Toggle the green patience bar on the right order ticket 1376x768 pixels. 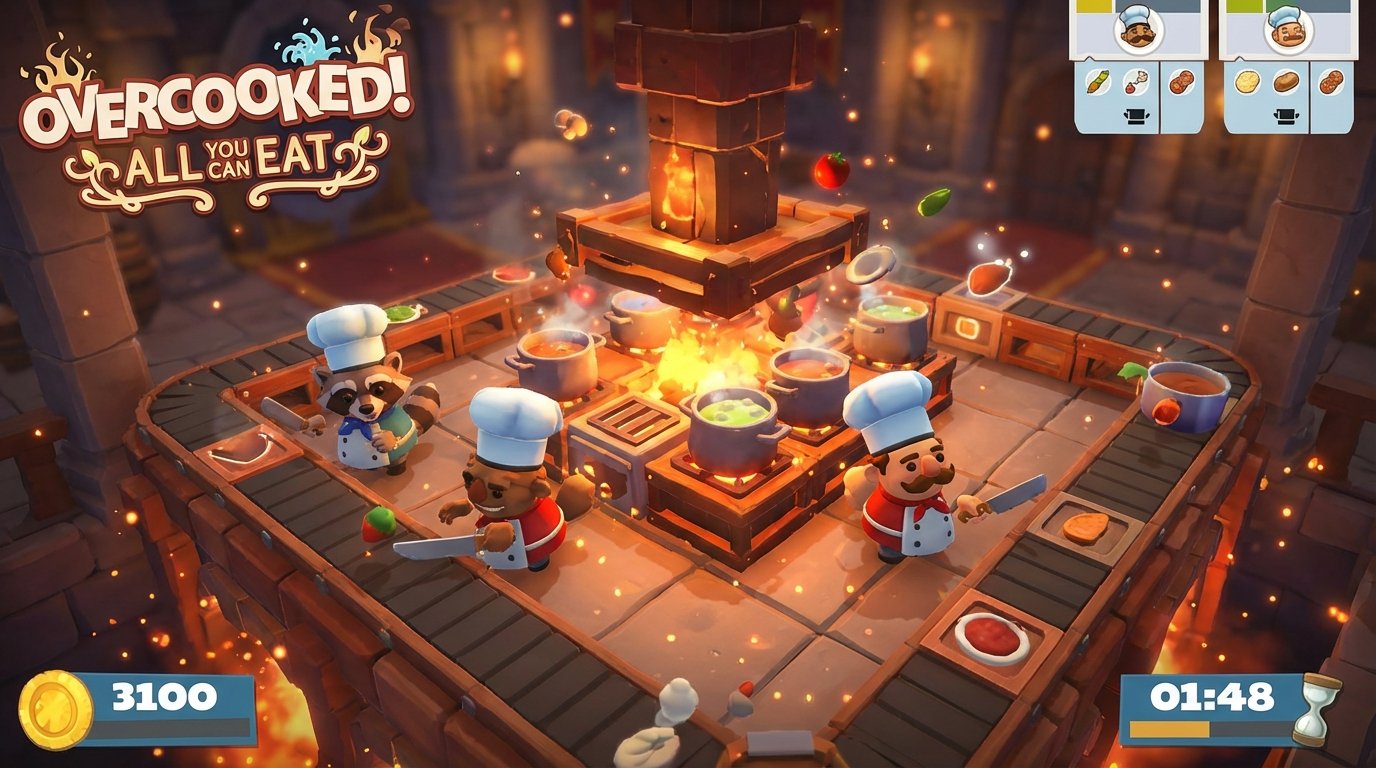click(x=1246, y=5)
